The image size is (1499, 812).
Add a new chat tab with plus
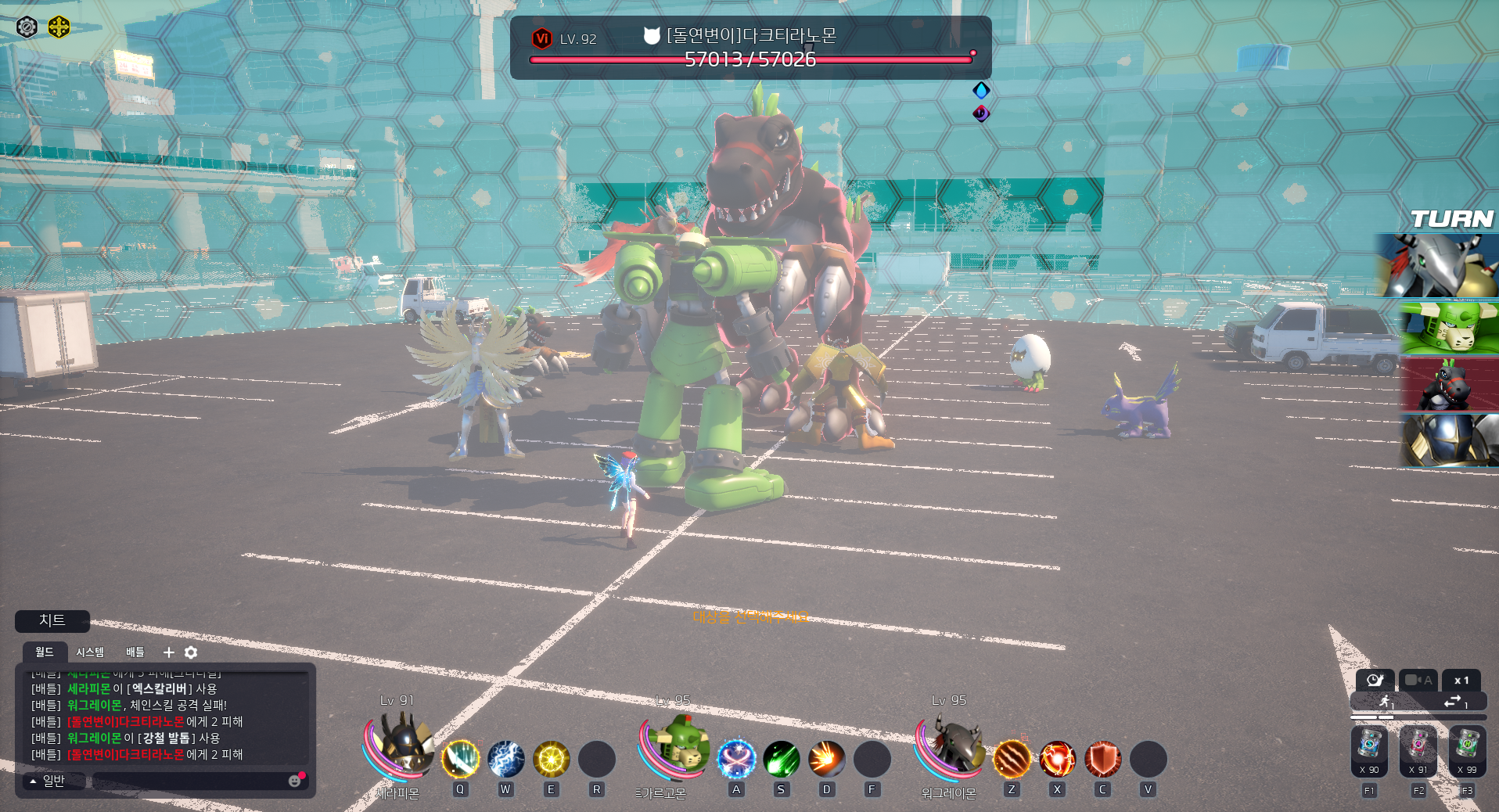pos(168,652)
